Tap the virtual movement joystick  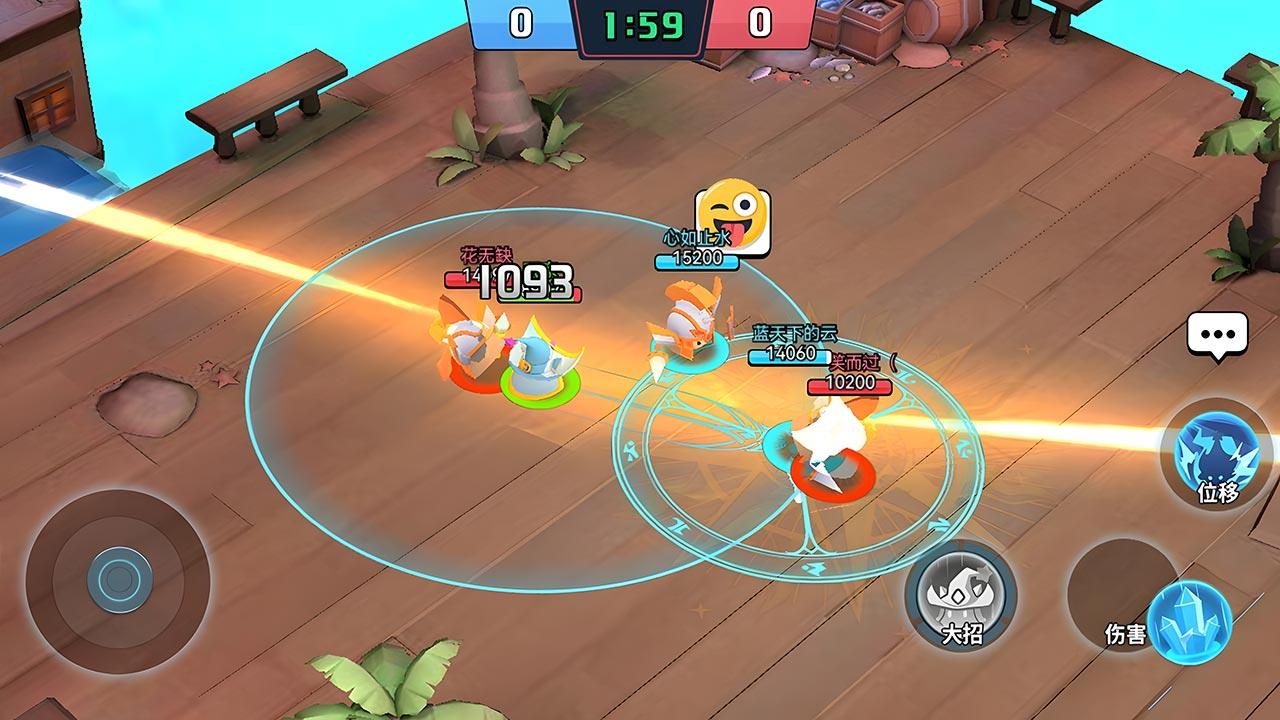pyautogui.click(x=118, y=580)
